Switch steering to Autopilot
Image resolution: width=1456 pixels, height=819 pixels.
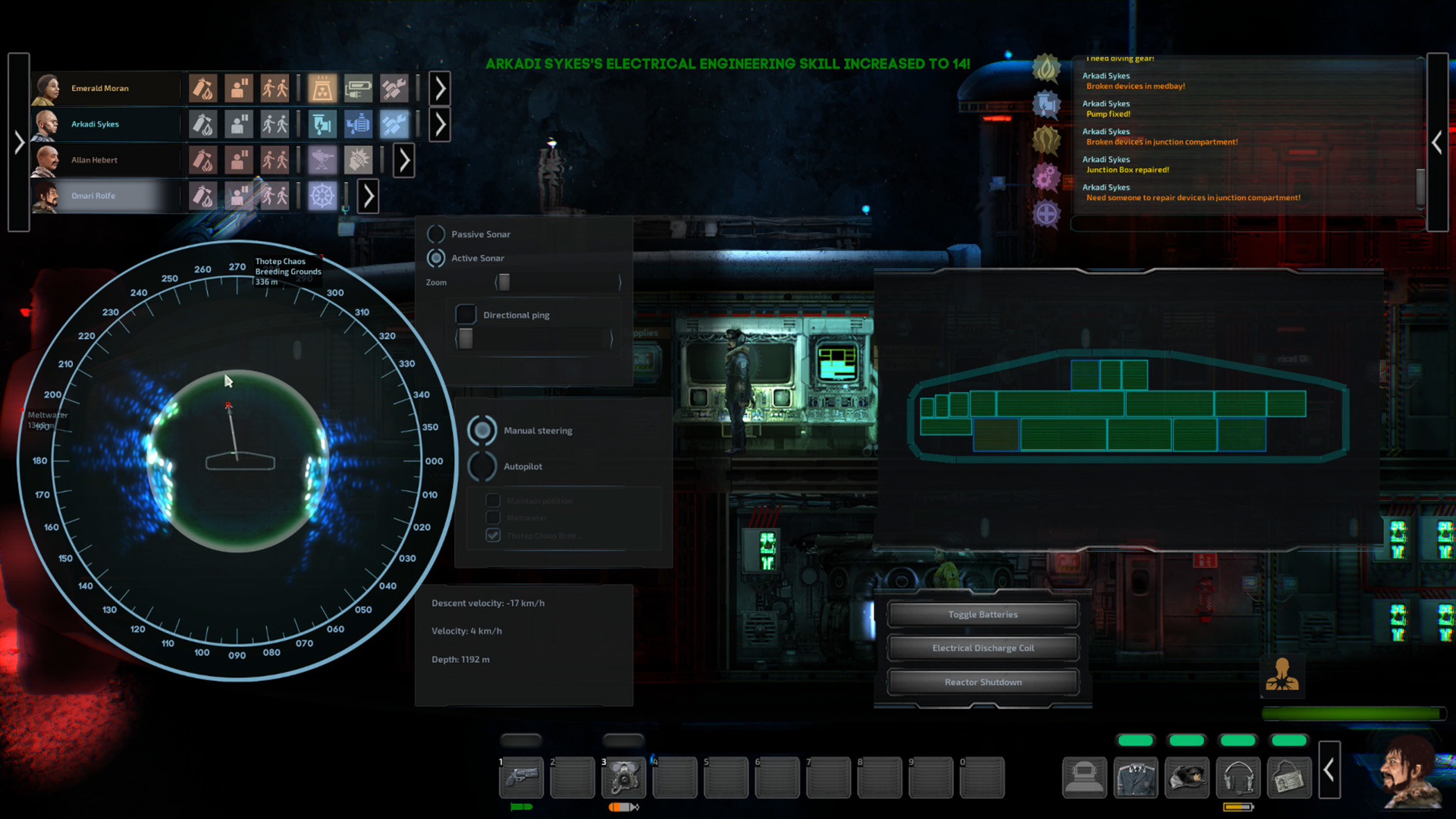[x=482, y=466]
